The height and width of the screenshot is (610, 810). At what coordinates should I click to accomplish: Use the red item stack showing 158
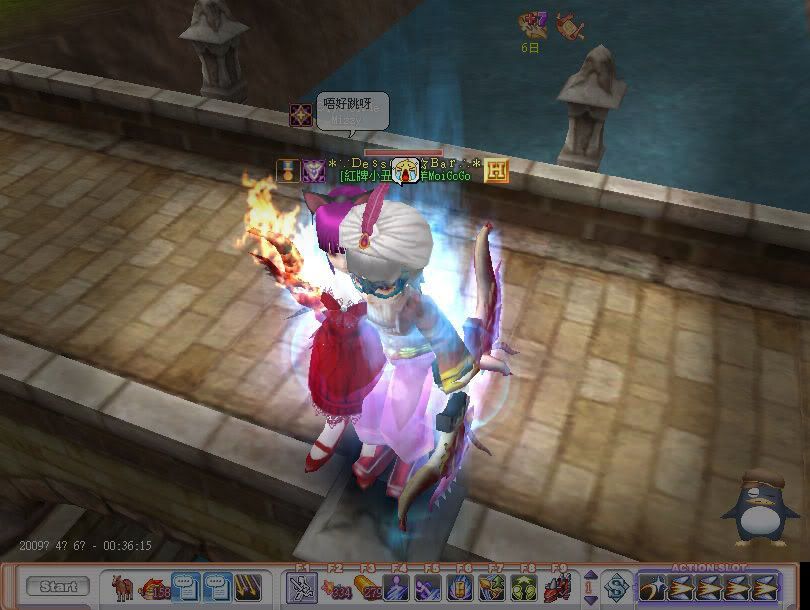tap(154, 587)
